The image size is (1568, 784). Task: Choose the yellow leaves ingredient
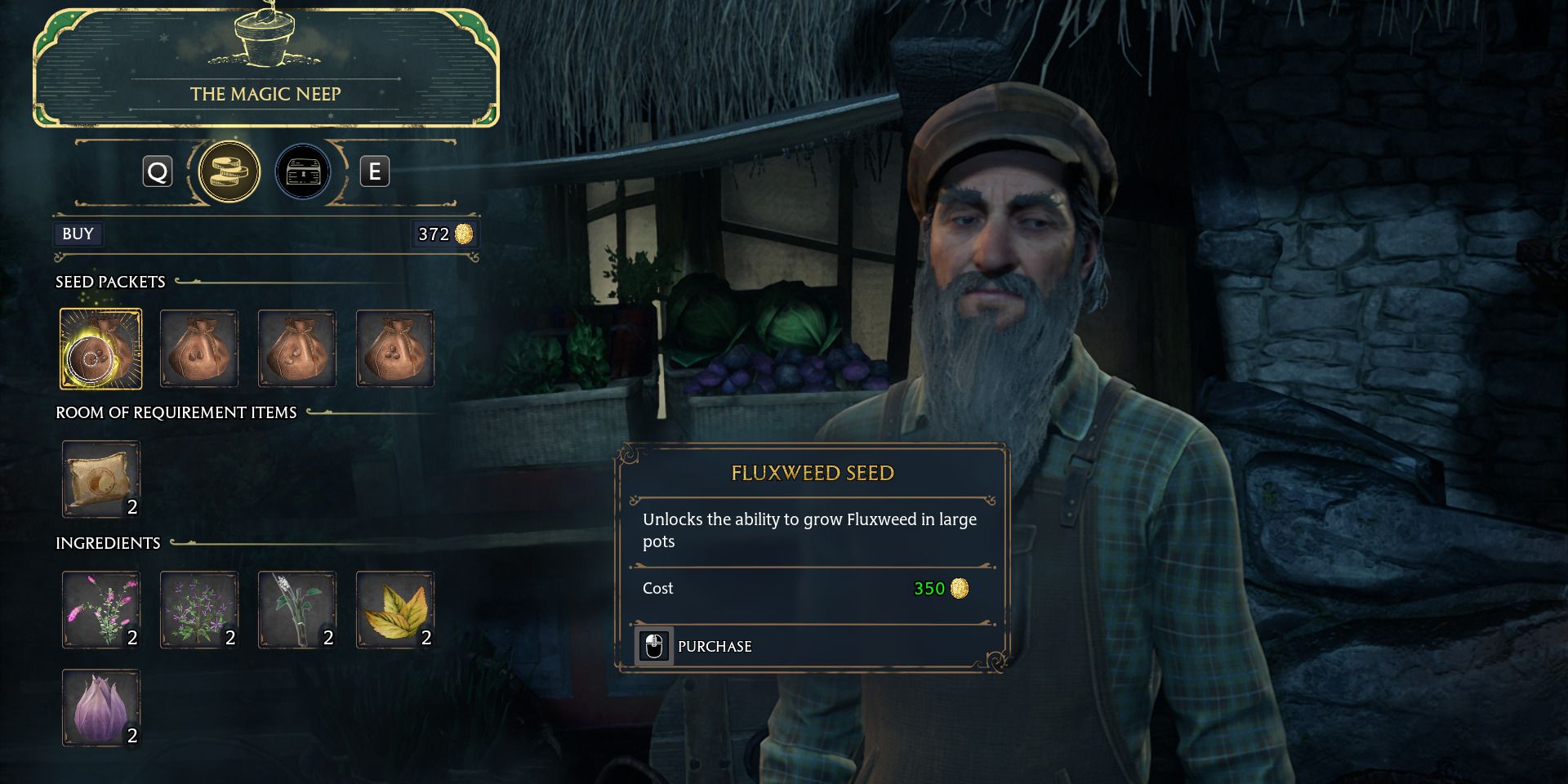395,610
